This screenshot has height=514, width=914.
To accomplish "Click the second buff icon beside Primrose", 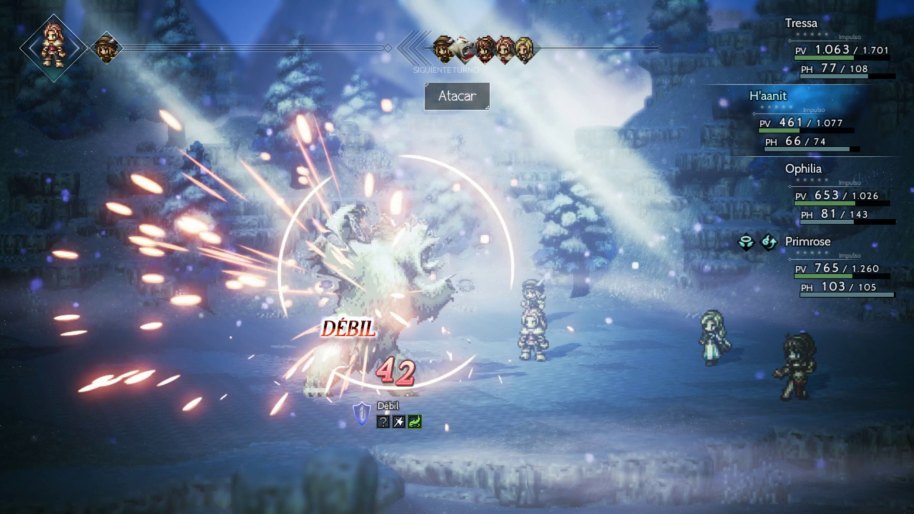I will 768,241.
